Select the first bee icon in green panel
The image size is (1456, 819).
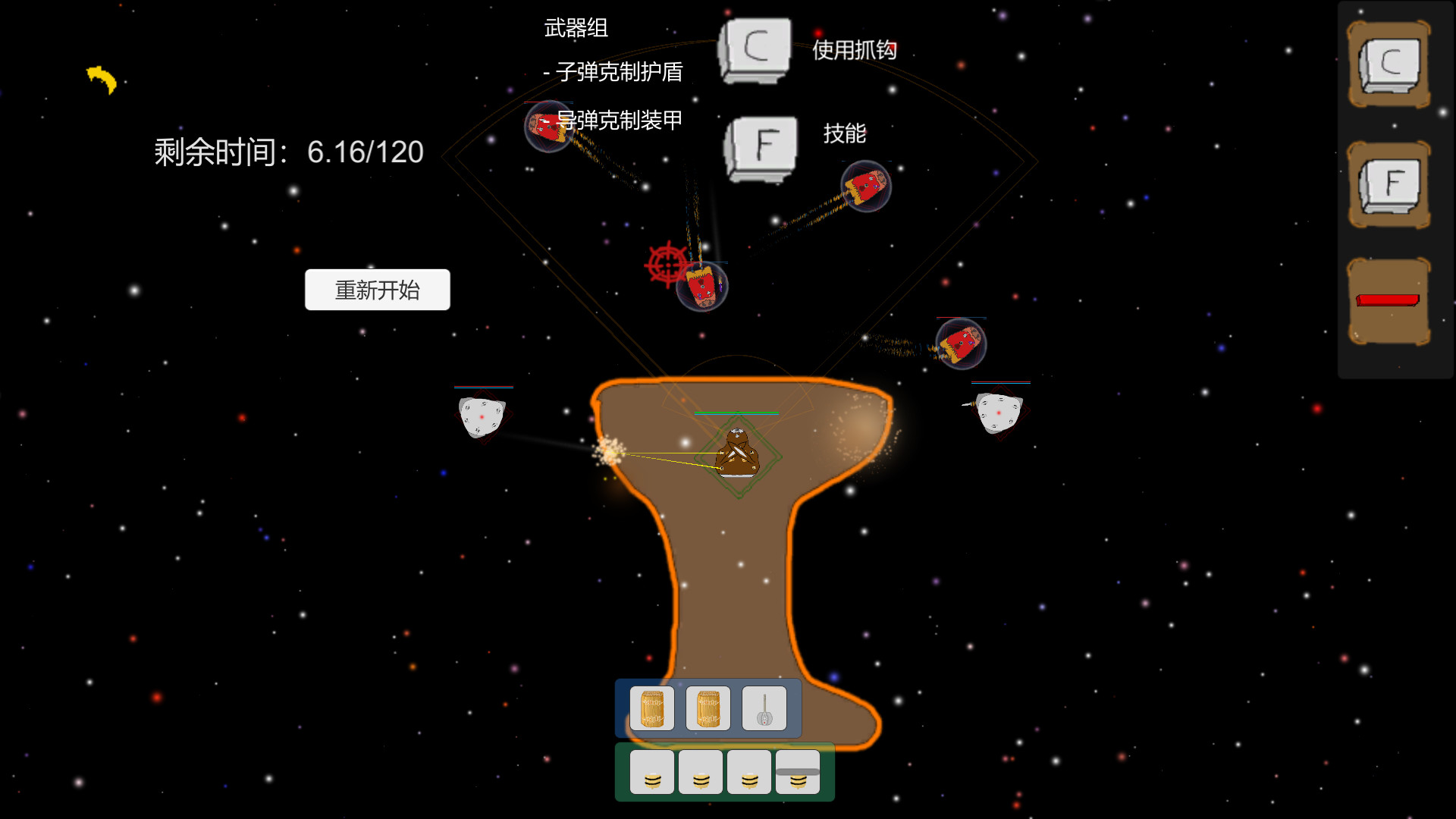[652, 771]
